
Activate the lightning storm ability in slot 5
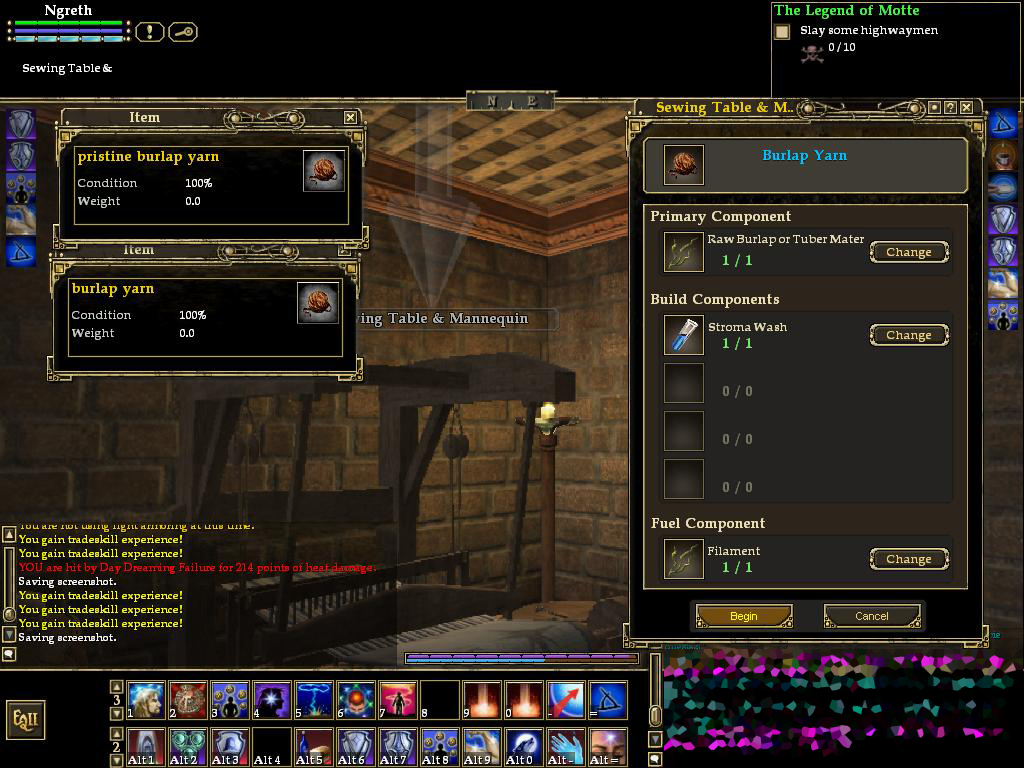pyautogui.click(x=313, y=700)
